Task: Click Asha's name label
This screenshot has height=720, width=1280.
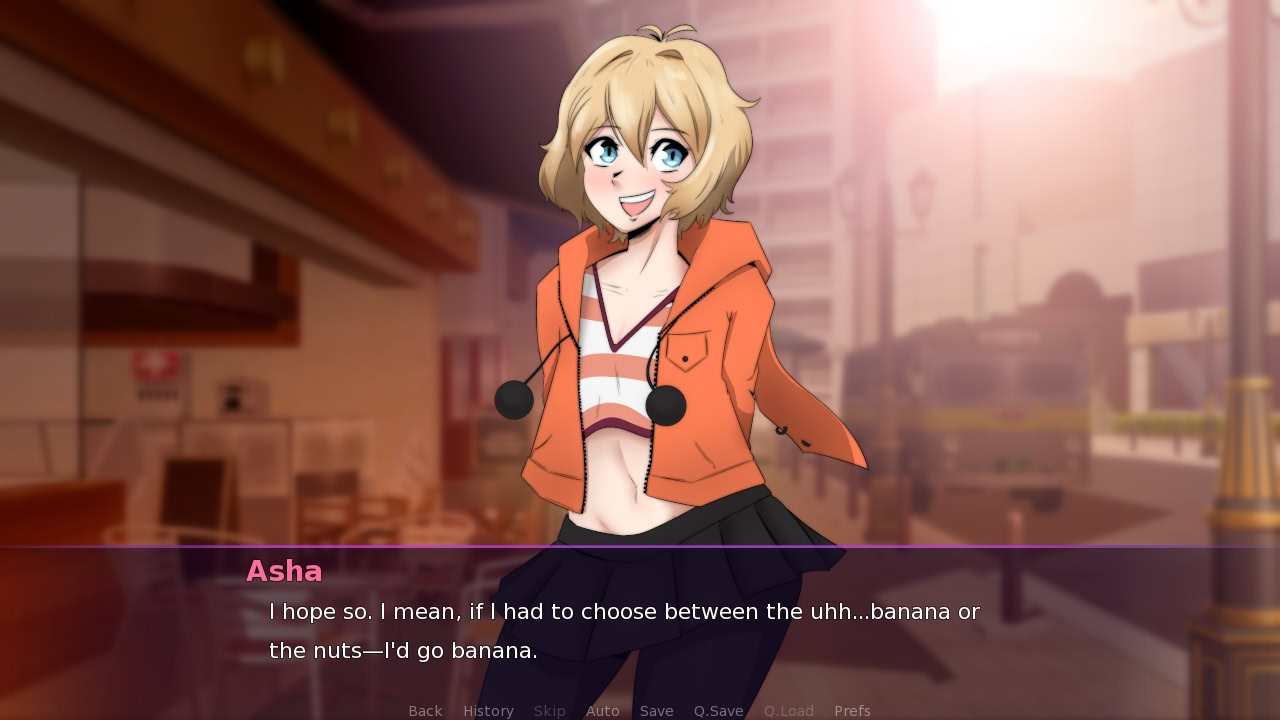Action: tap(283, 571)
